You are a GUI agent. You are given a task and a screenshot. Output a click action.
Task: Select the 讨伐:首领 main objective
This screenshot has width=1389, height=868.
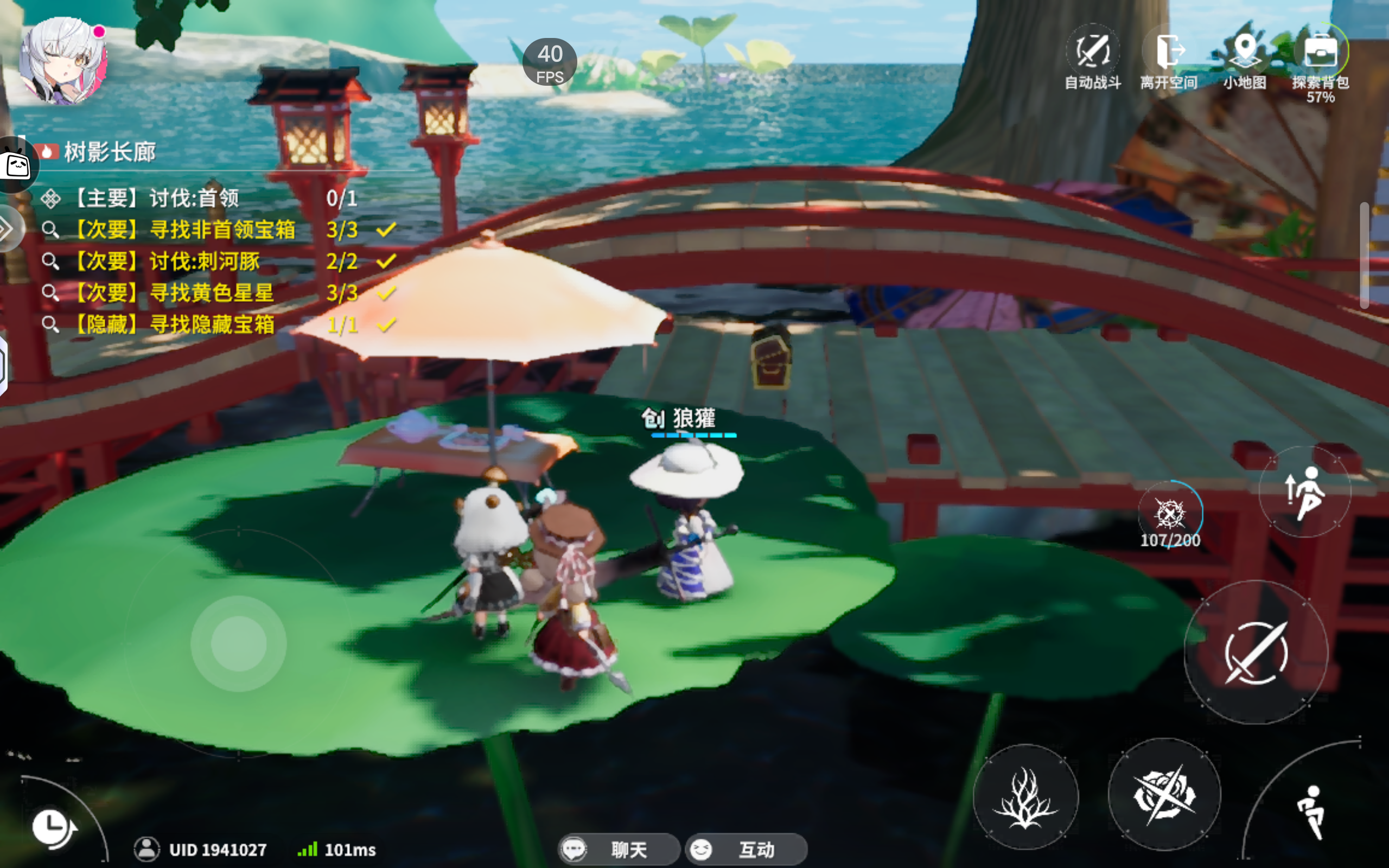(195, 199)
